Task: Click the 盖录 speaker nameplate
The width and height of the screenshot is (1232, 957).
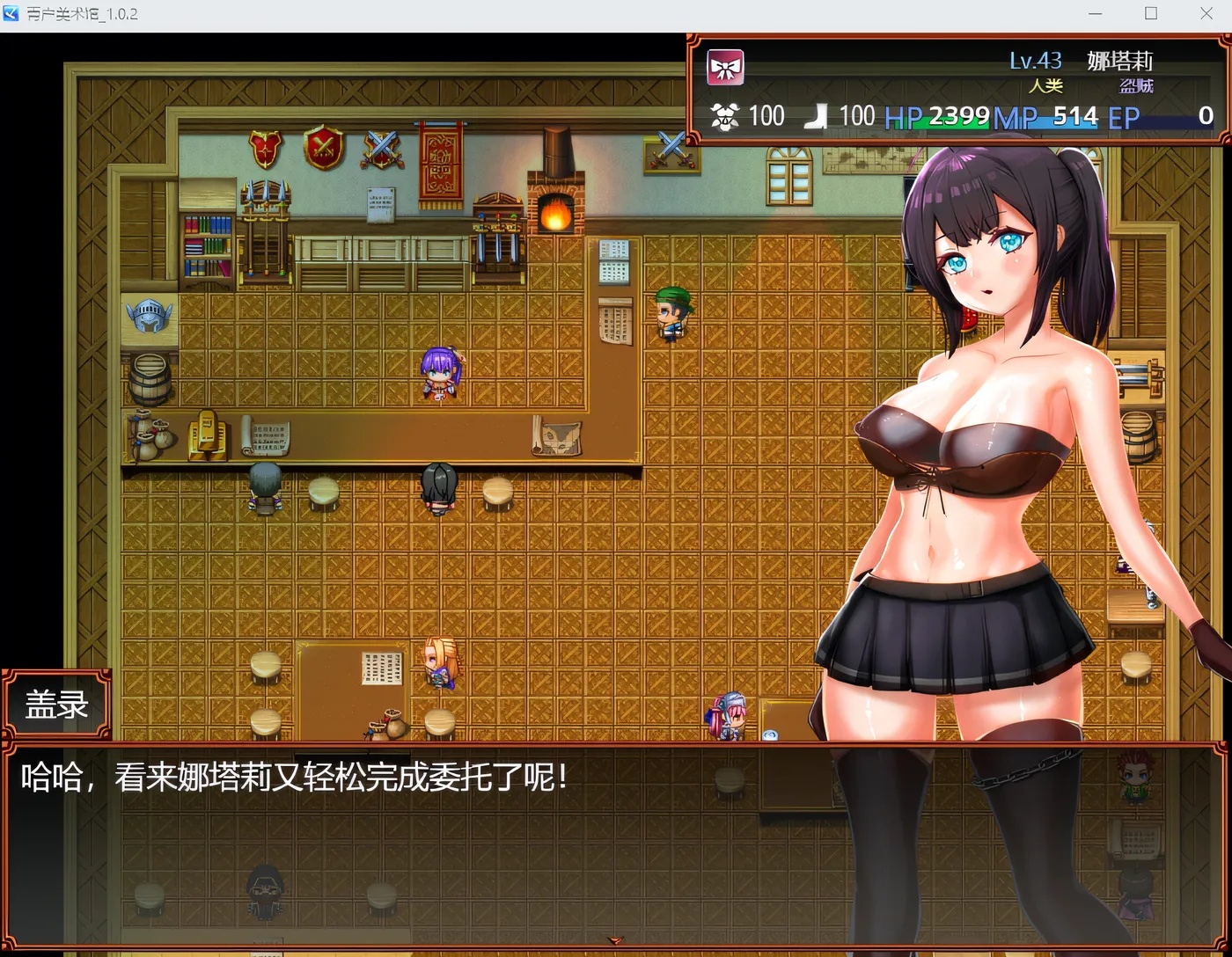Action: (x=55, y=702)
